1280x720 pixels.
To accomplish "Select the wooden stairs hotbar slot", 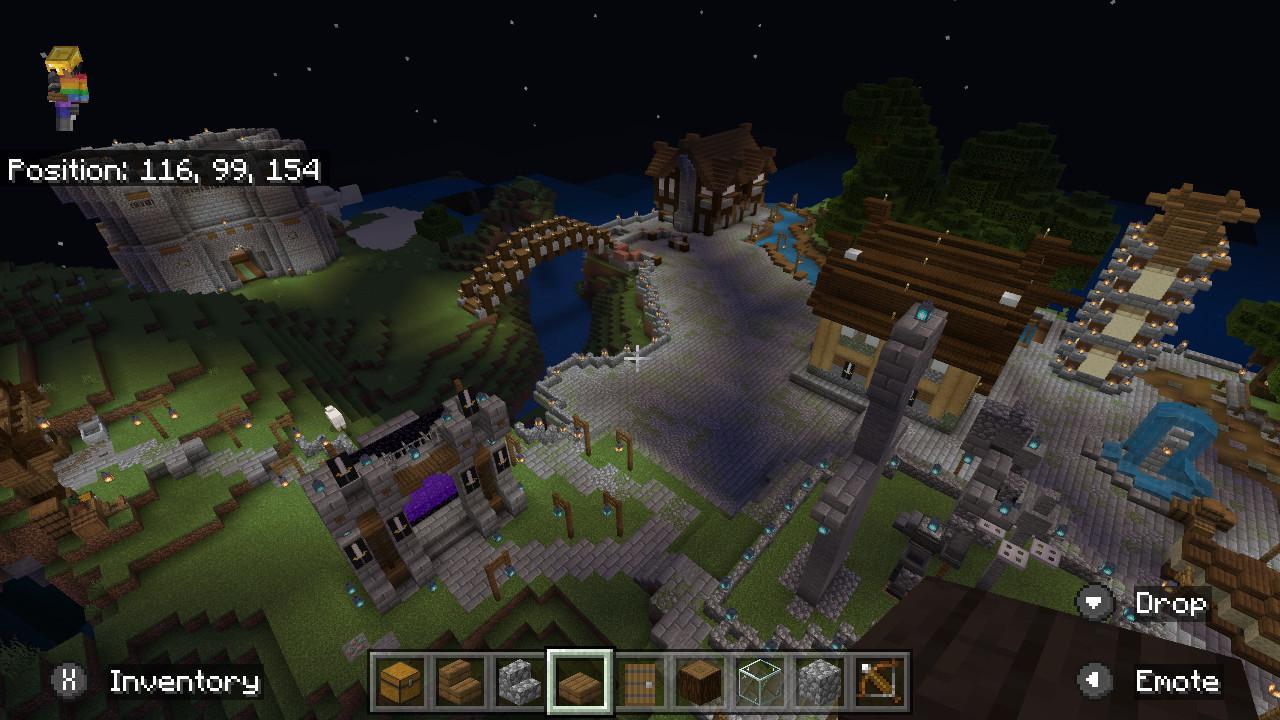I will click(460, 682).
